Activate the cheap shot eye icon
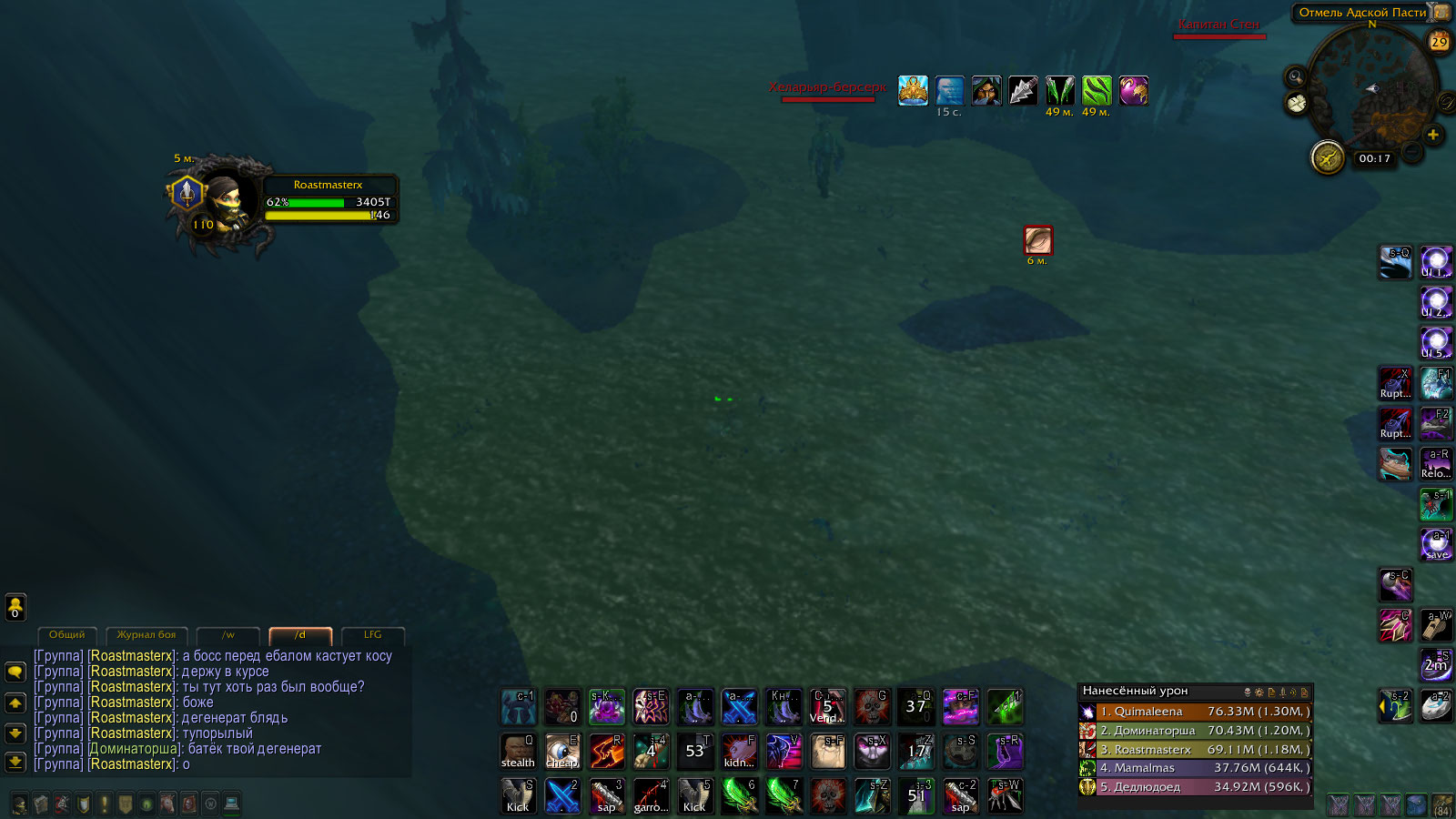 pos(562,752)
